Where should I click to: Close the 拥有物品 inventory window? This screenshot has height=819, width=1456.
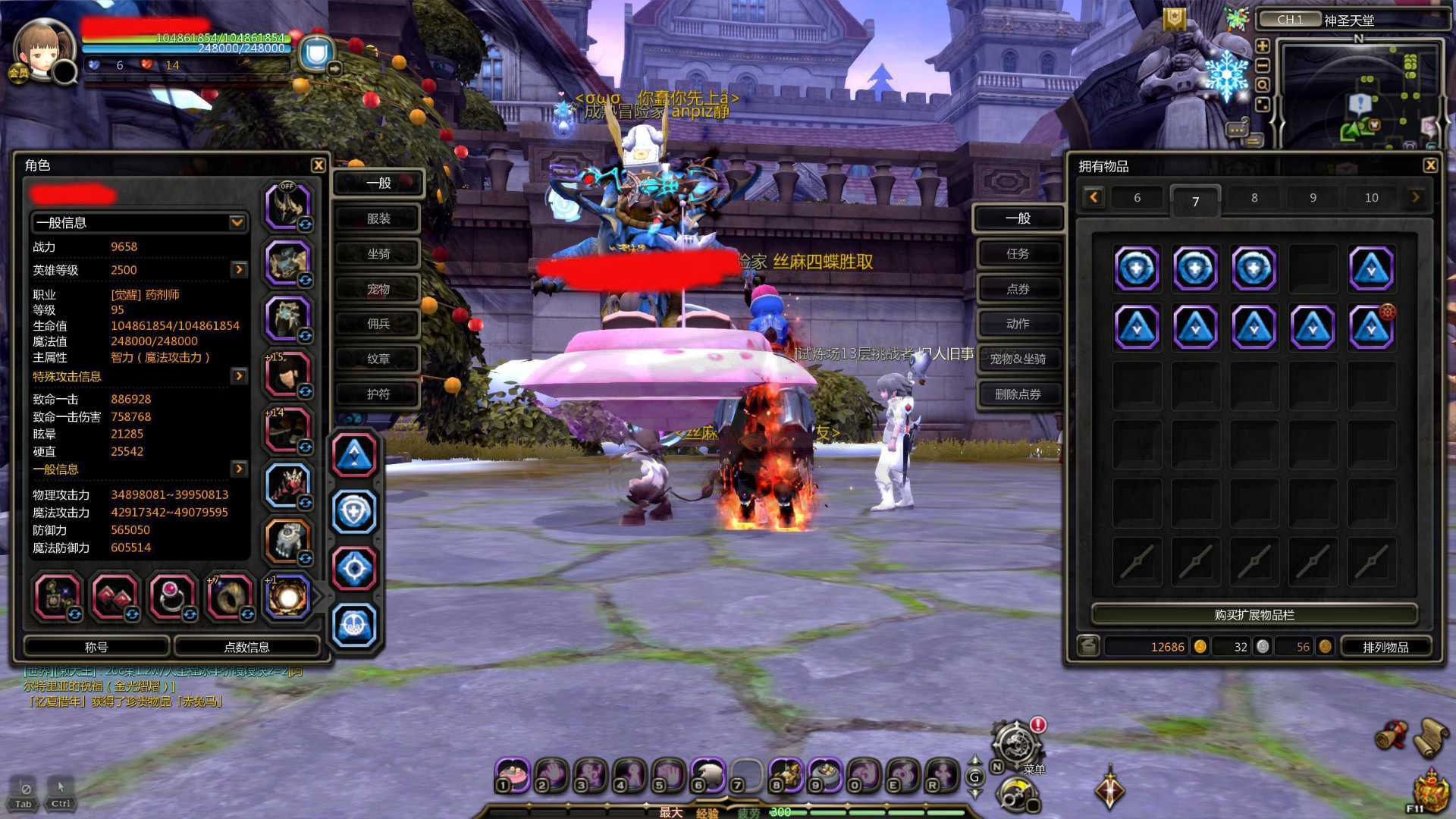click(x=1430, y=165)
